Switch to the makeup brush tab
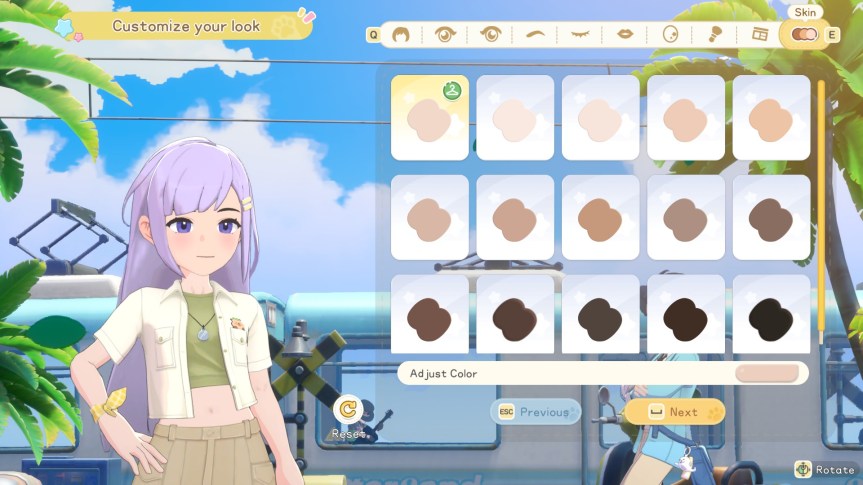This screenshot has width=863, height=485. (714, 34)
